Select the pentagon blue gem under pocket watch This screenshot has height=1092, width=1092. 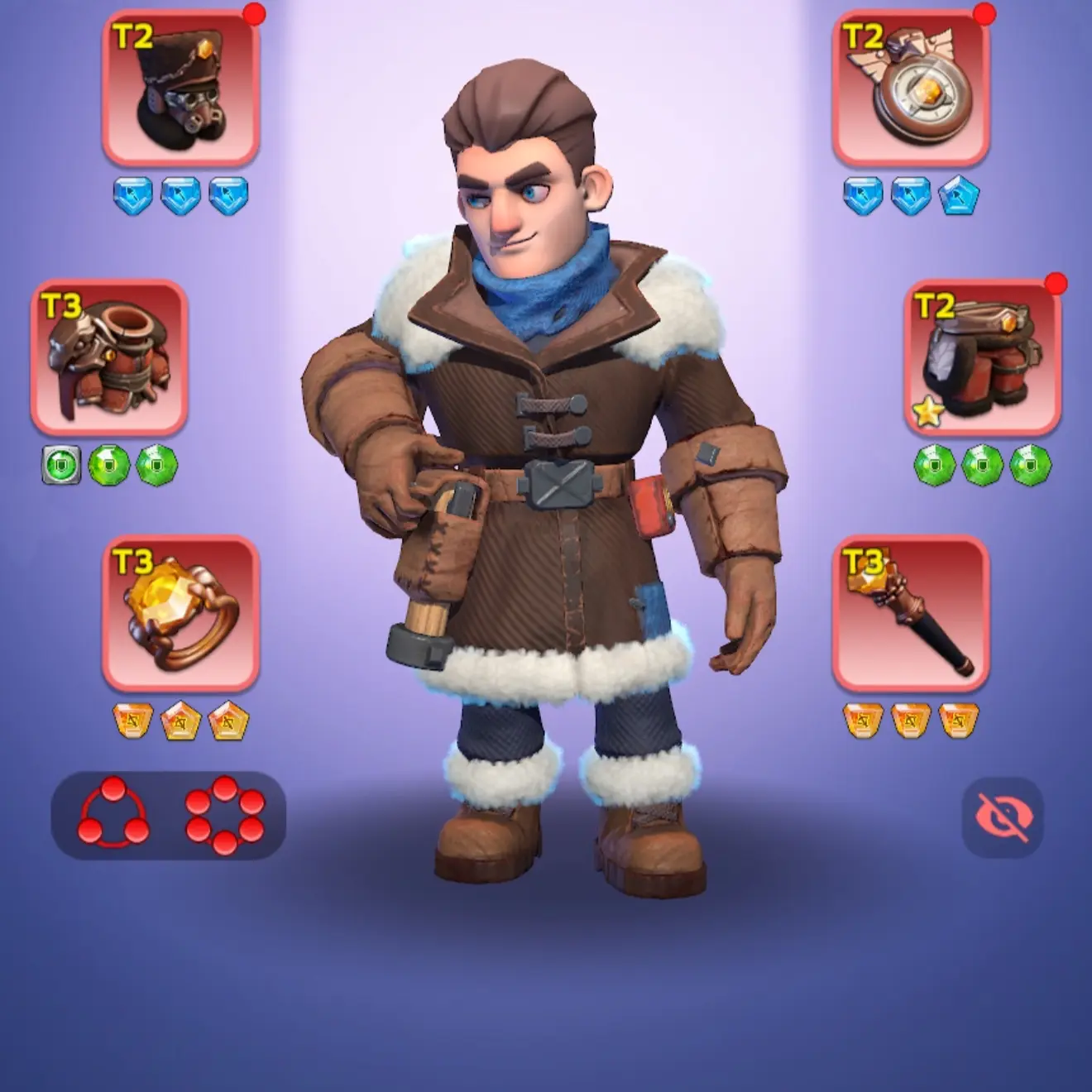(x=960, y=196)
